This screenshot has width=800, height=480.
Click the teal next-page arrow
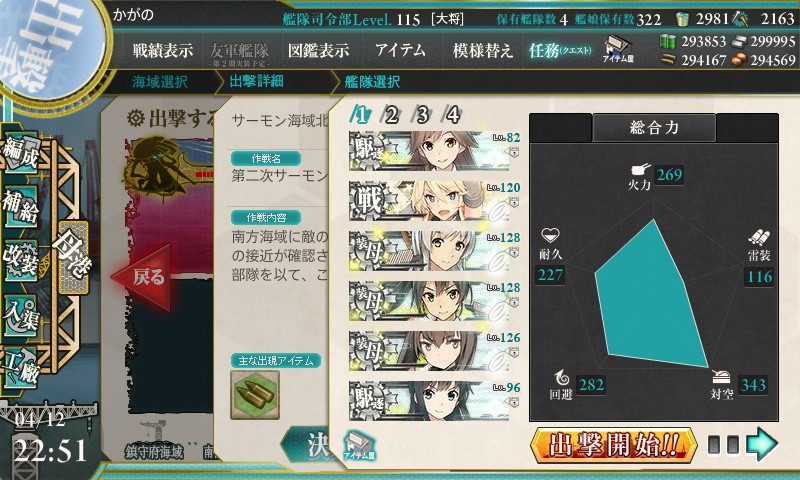pos(762,442)
